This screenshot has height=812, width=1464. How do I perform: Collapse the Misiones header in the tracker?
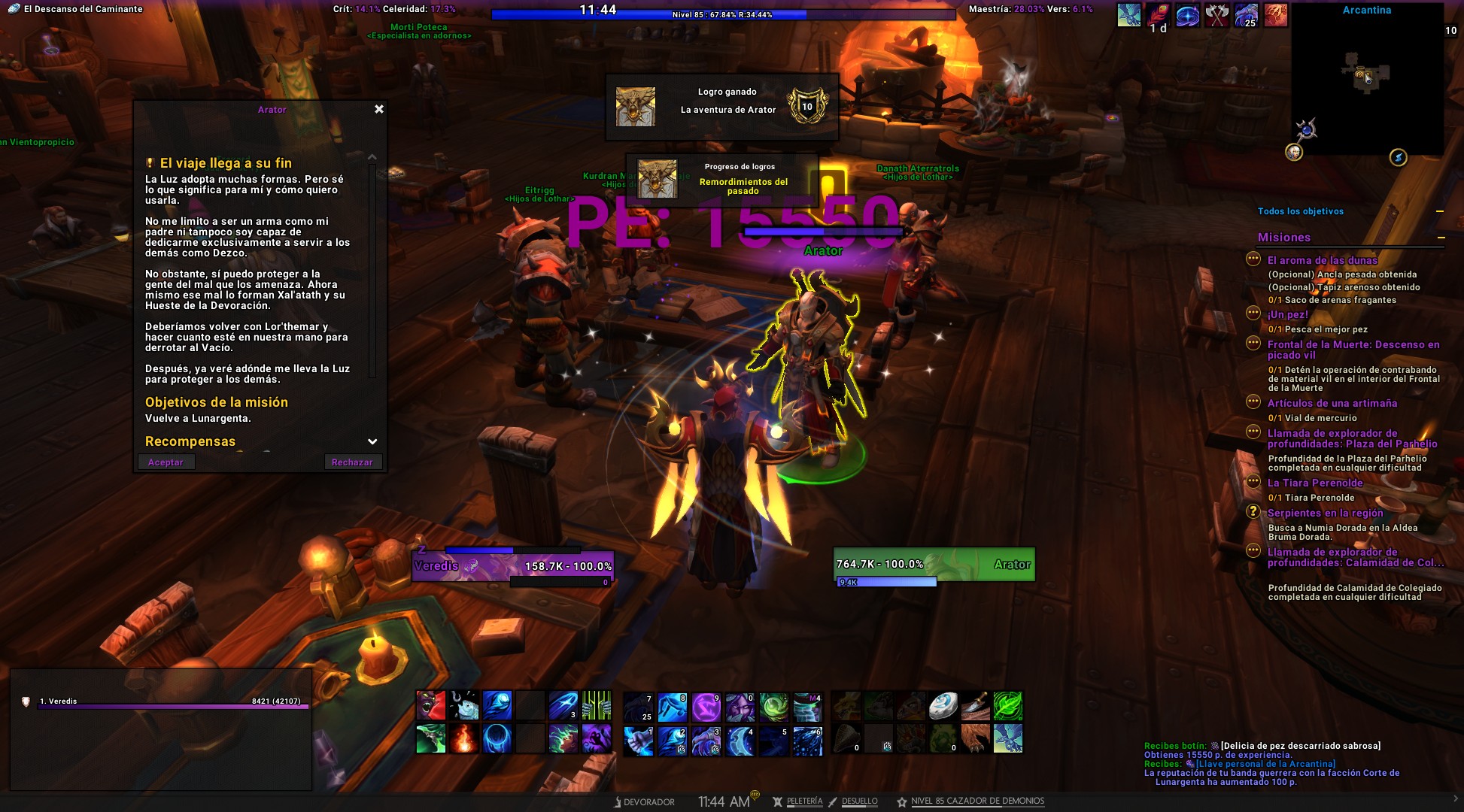pyautogui.click(x=1441, y=238)
